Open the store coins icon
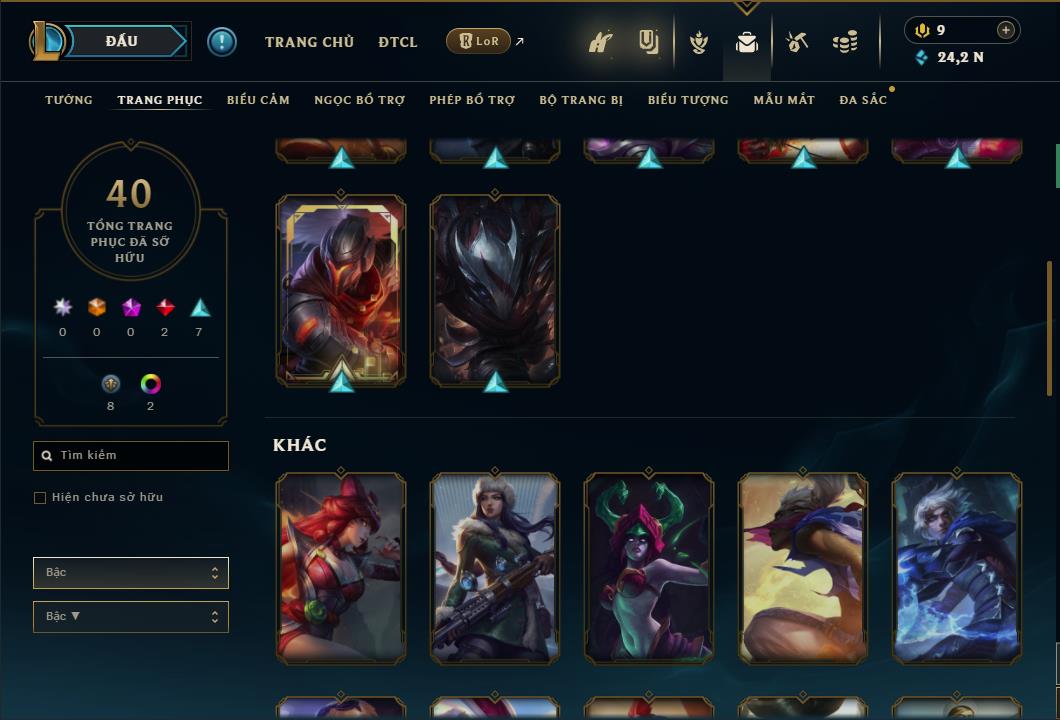Viewport: 1060px width, 720px height. click(x=845, y=42)
